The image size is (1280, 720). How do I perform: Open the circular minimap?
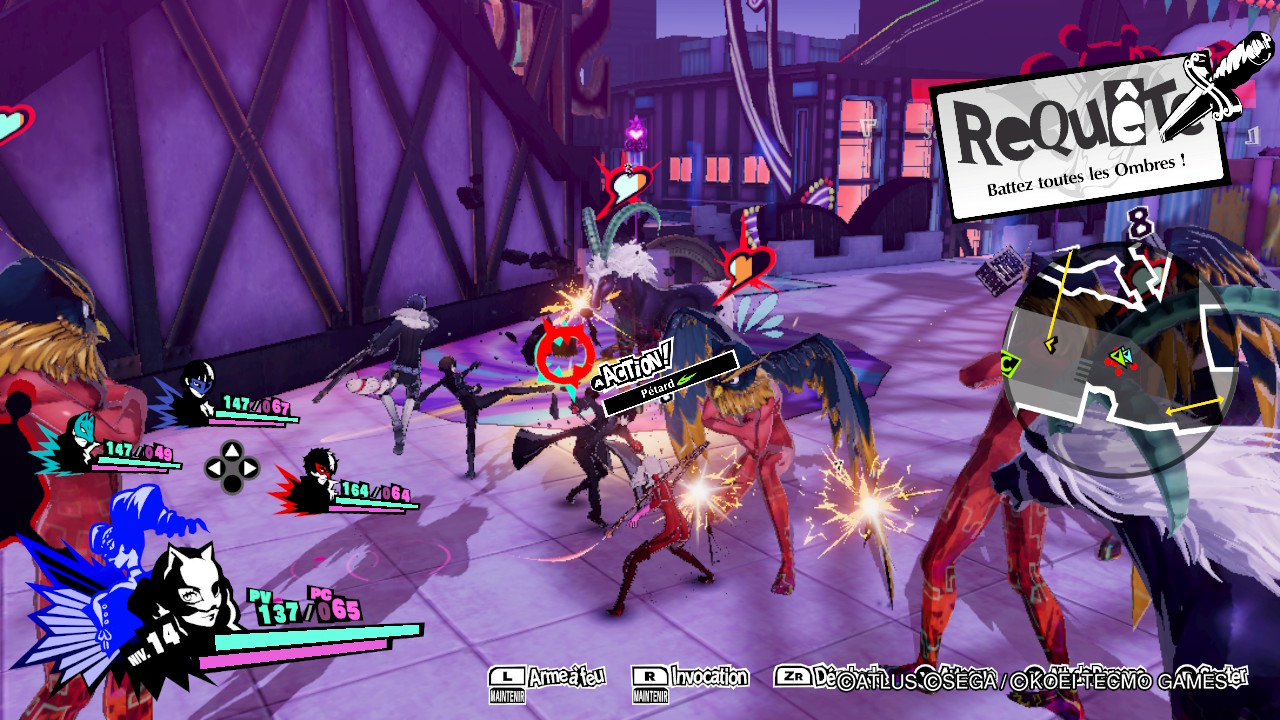(x=1120, y=347)
